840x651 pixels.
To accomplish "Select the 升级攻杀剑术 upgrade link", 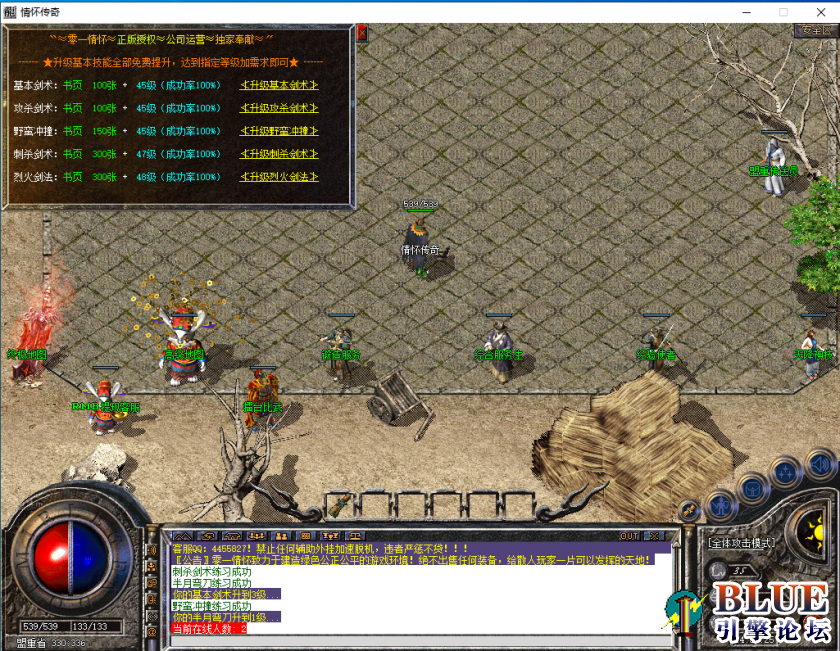I will (279, 108).
